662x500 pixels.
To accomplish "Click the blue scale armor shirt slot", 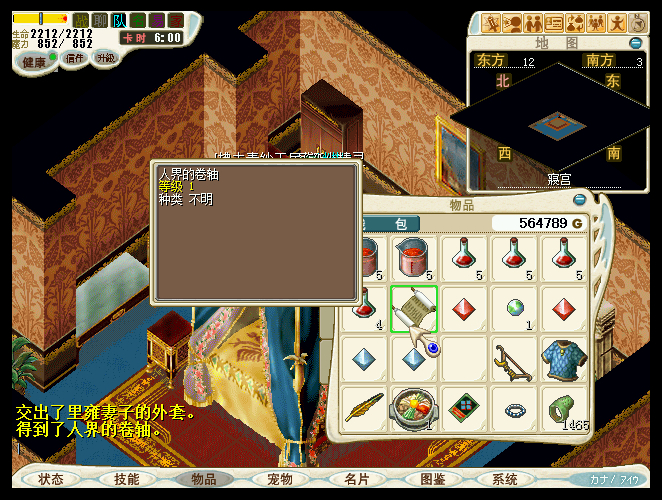I will coord(563,358).
